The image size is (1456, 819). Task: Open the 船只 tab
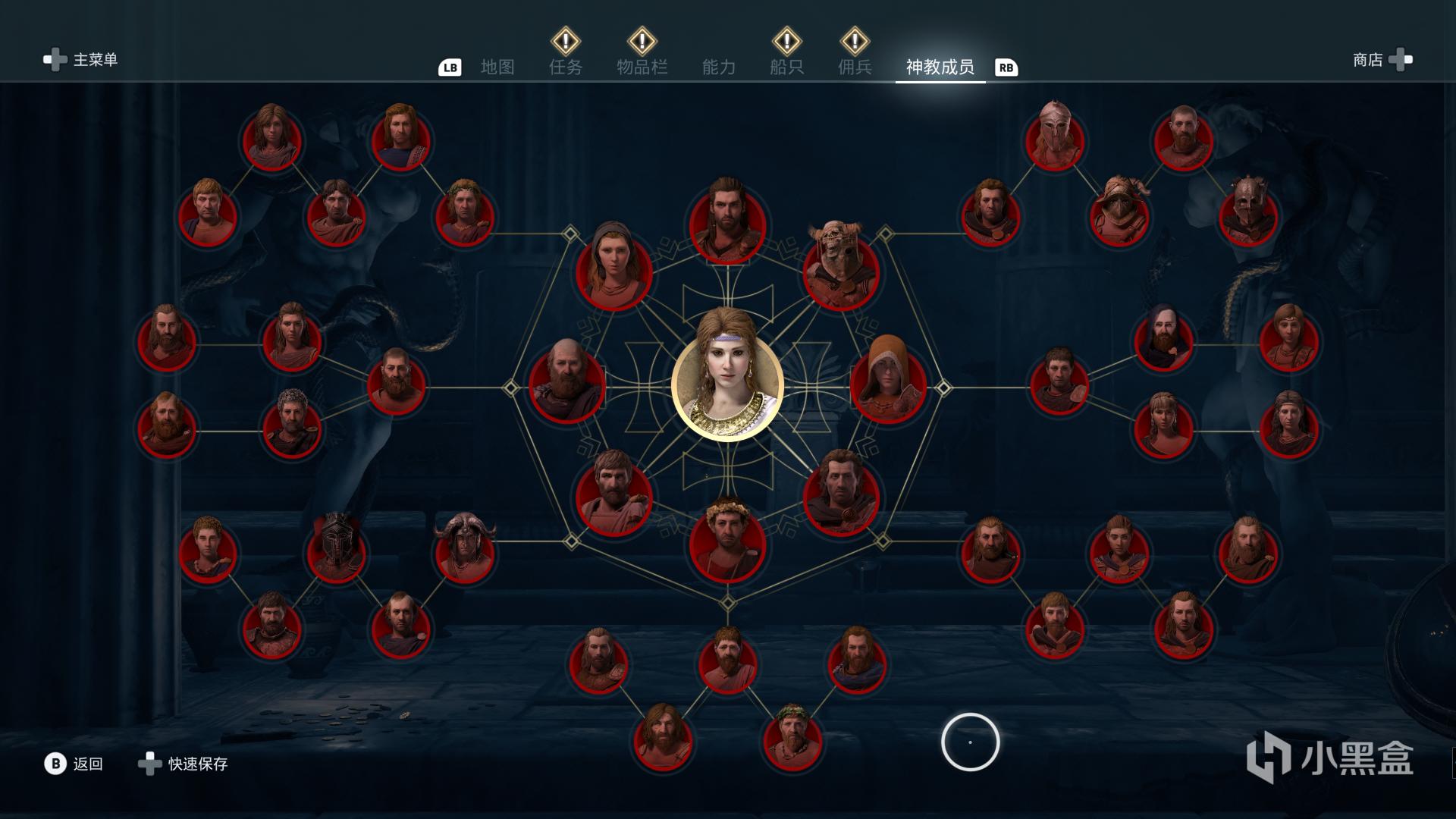(x=786, y=67)
